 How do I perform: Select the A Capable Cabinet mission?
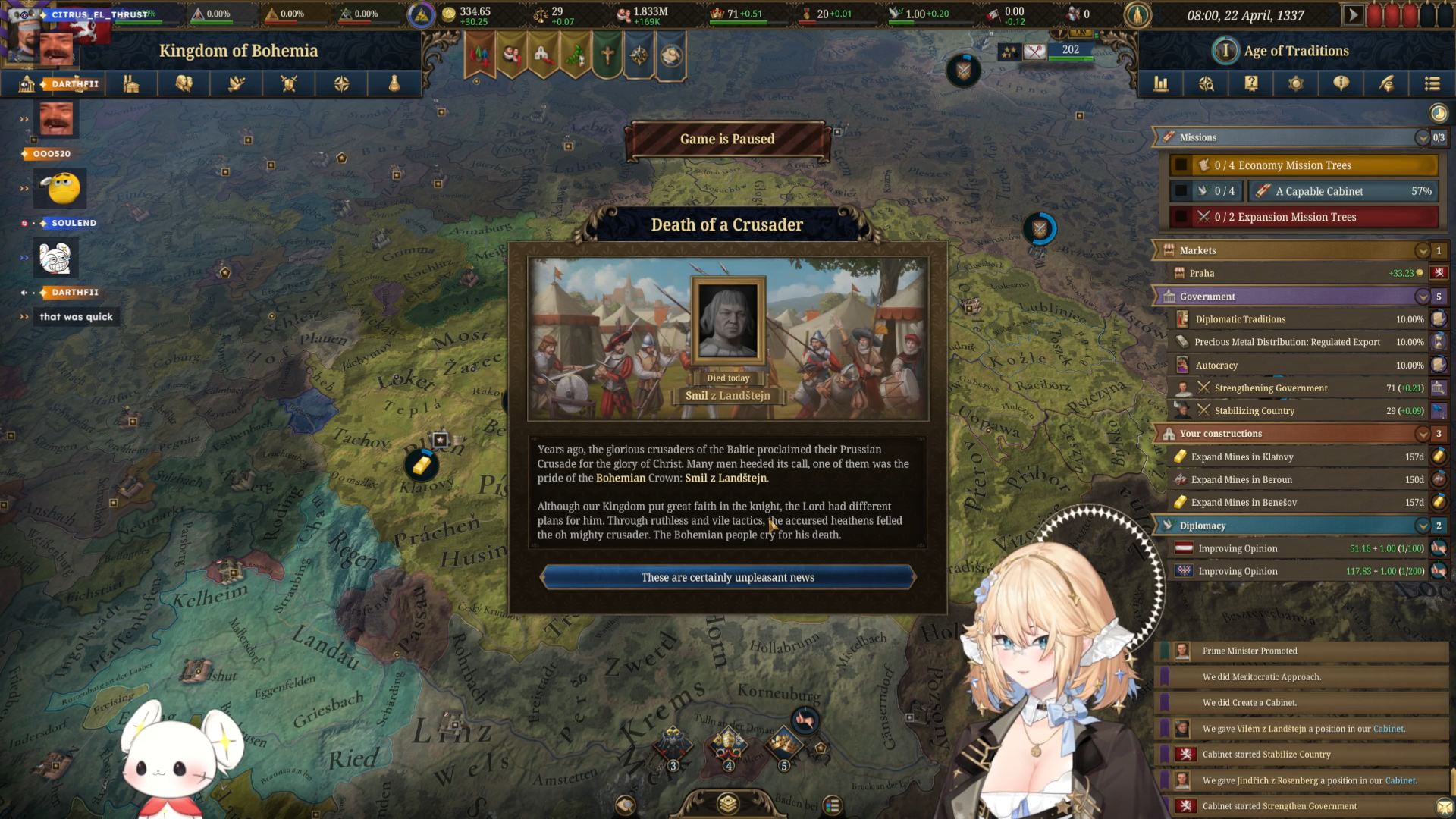(1342, 191)
